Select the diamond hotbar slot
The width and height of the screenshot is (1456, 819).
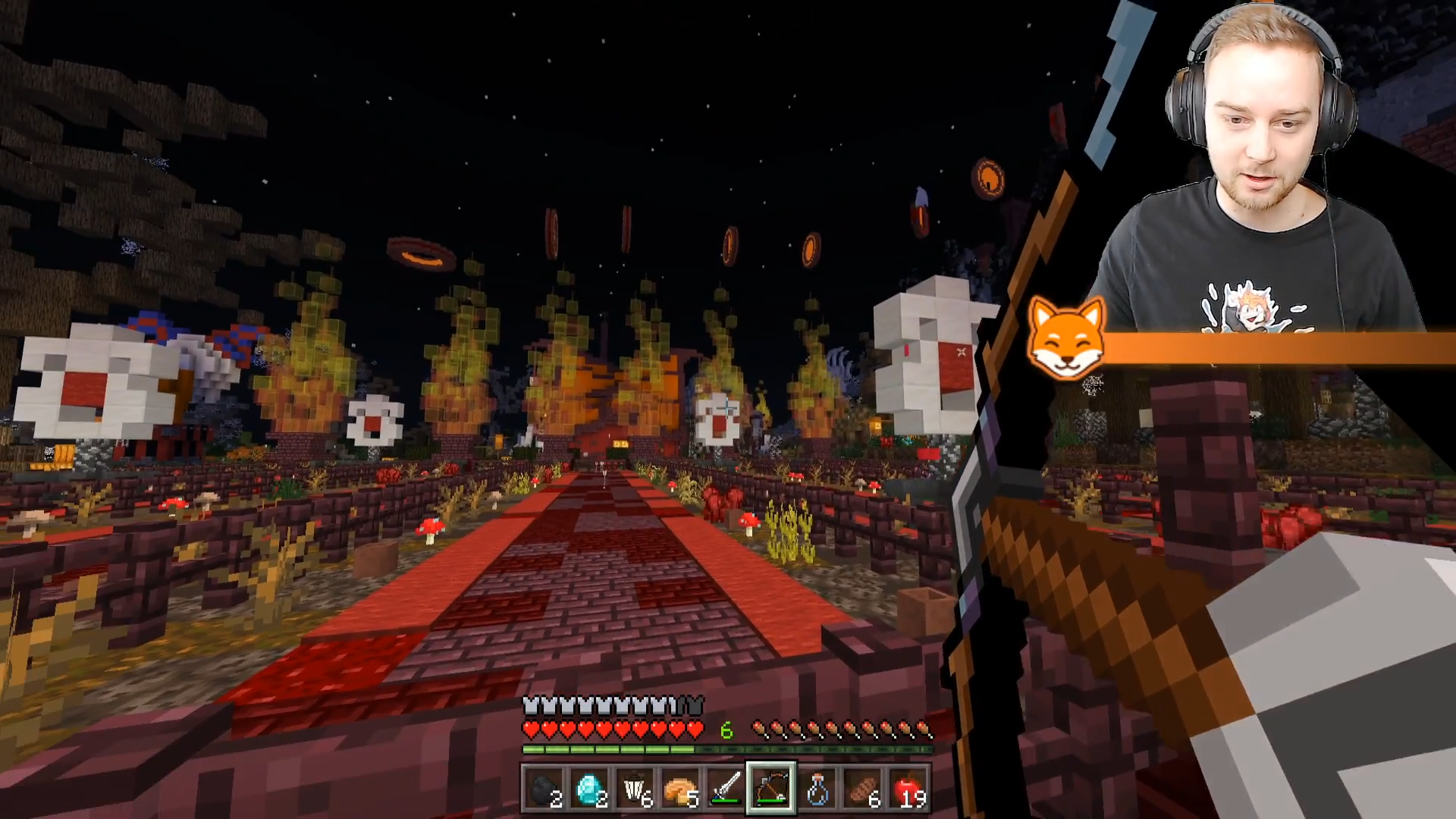pyautogui.click(x=589, y=789)
